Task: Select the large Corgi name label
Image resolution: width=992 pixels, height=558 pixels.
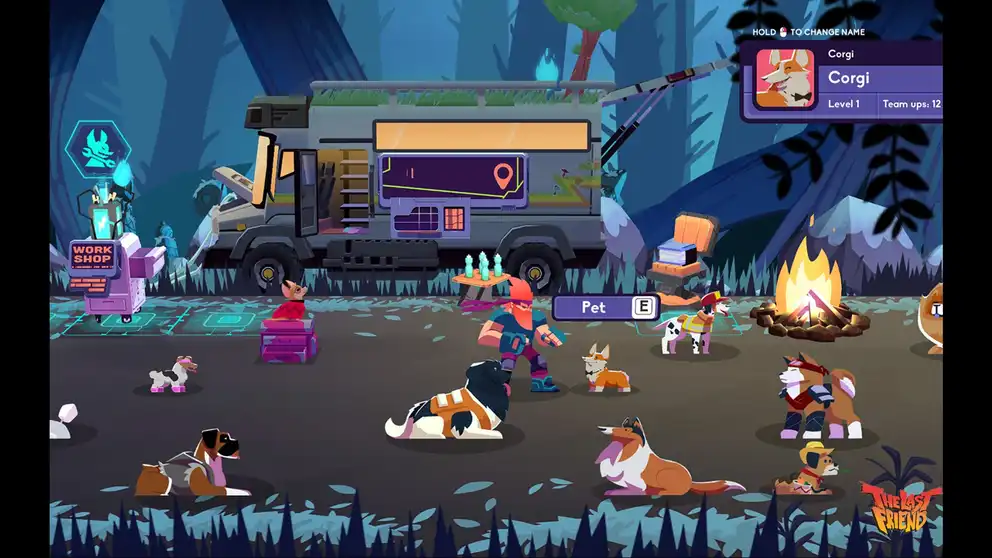Action: (849, 78)
